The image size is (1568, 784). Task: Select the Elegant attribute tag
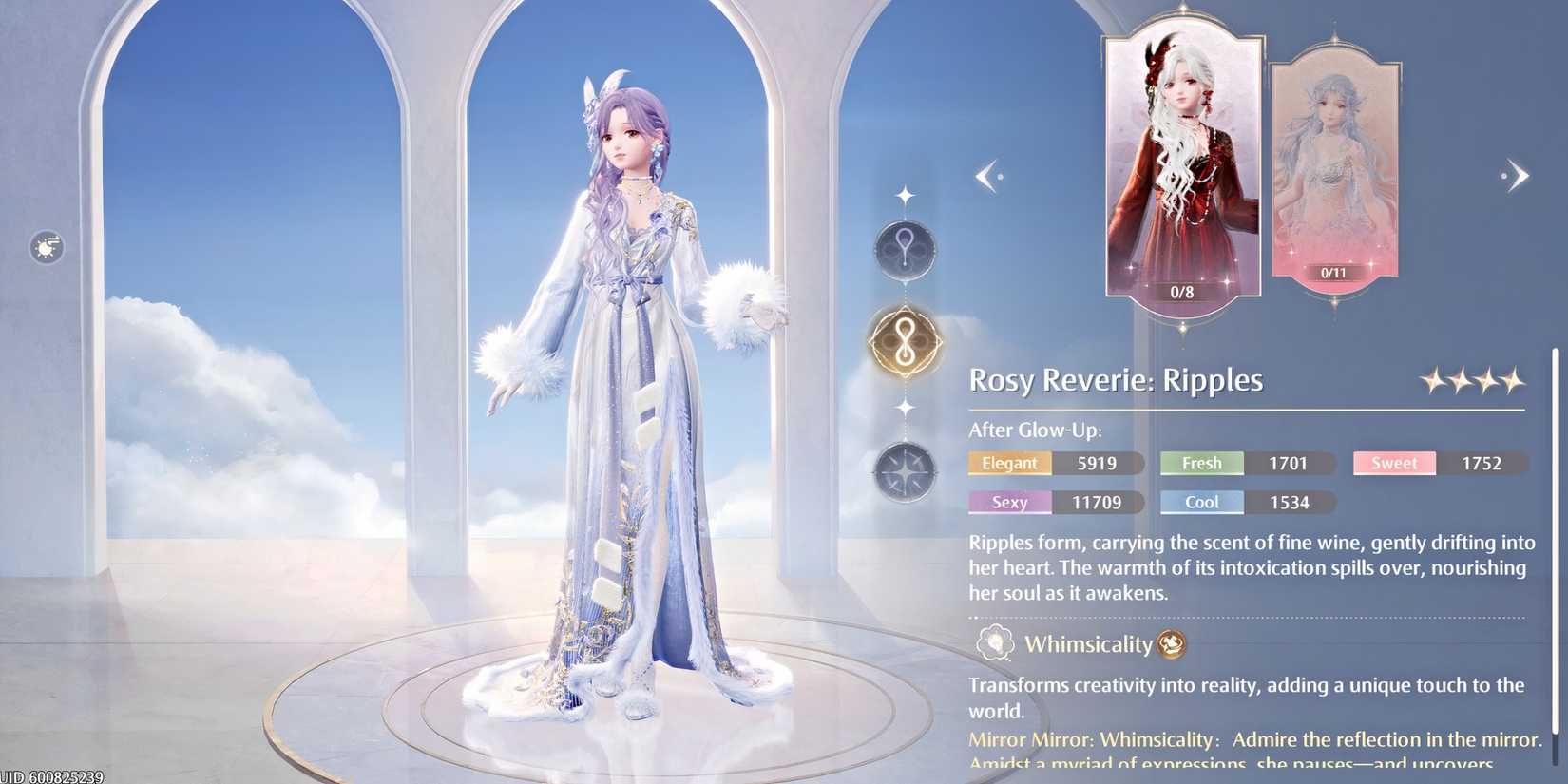pyautogui.click(x=1009, y=463)
